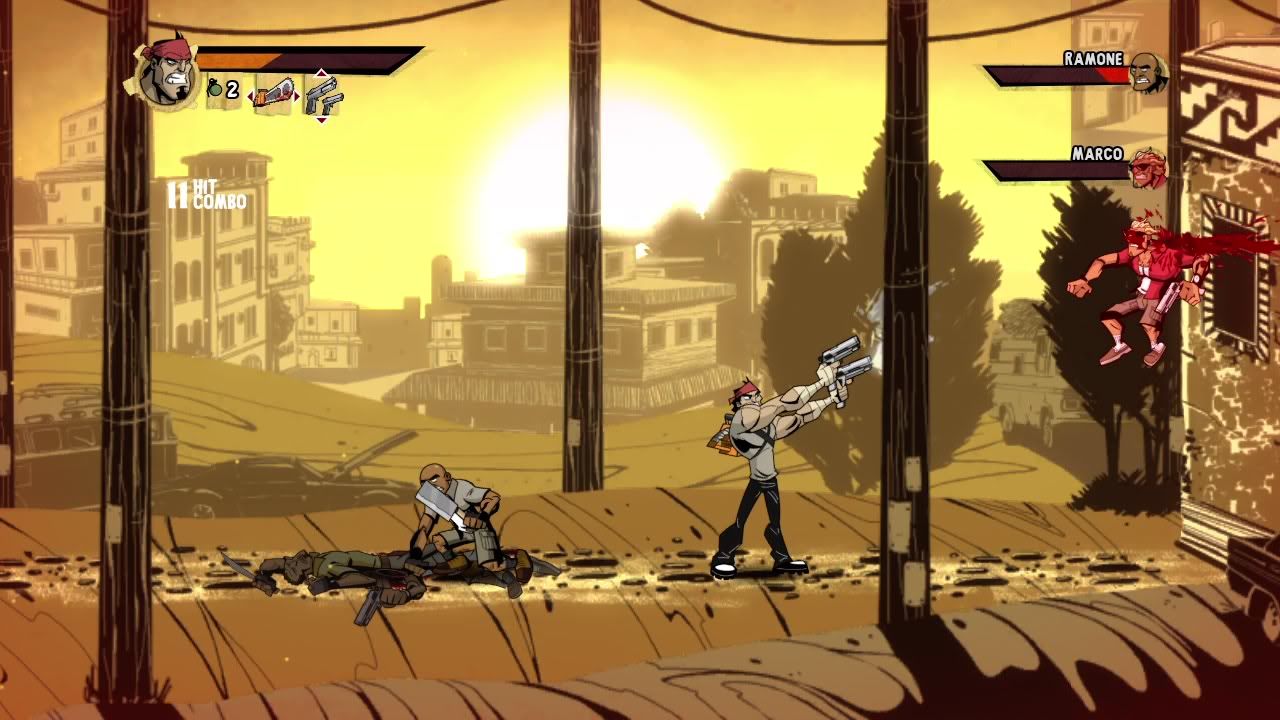Select Marco's enemy portrait

tap(1147, 168)
